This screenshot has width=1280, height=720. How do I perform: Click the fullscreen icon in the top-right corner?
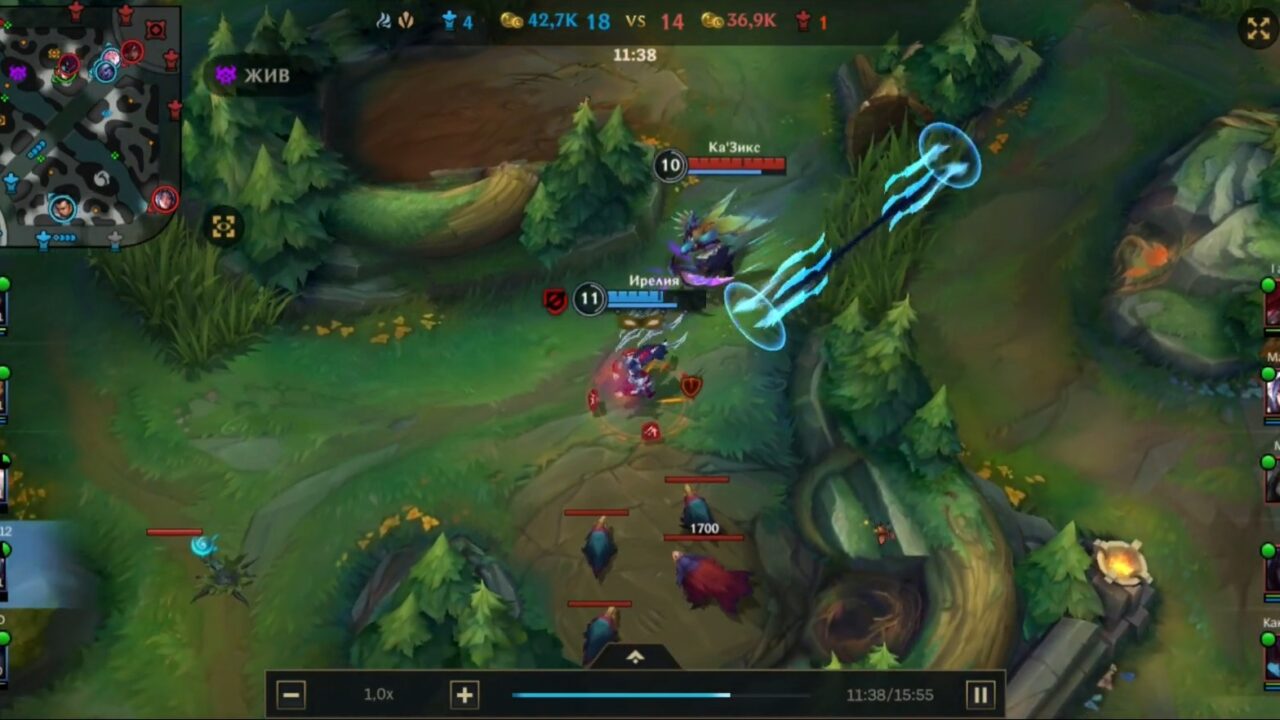click(1257, 28)
